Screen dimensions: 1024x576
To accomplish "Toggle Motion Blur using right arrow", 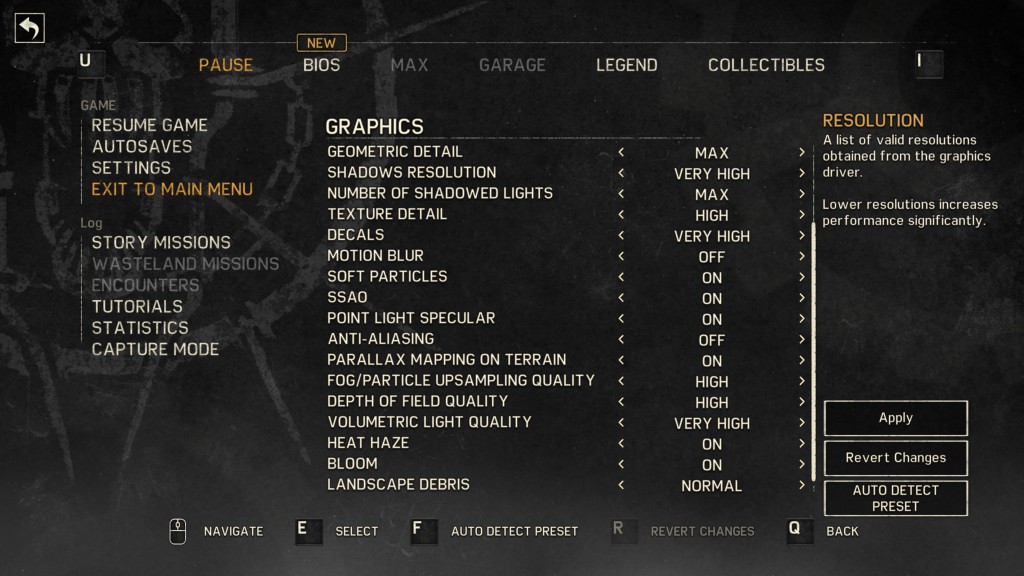I will [x=802, y=256].
